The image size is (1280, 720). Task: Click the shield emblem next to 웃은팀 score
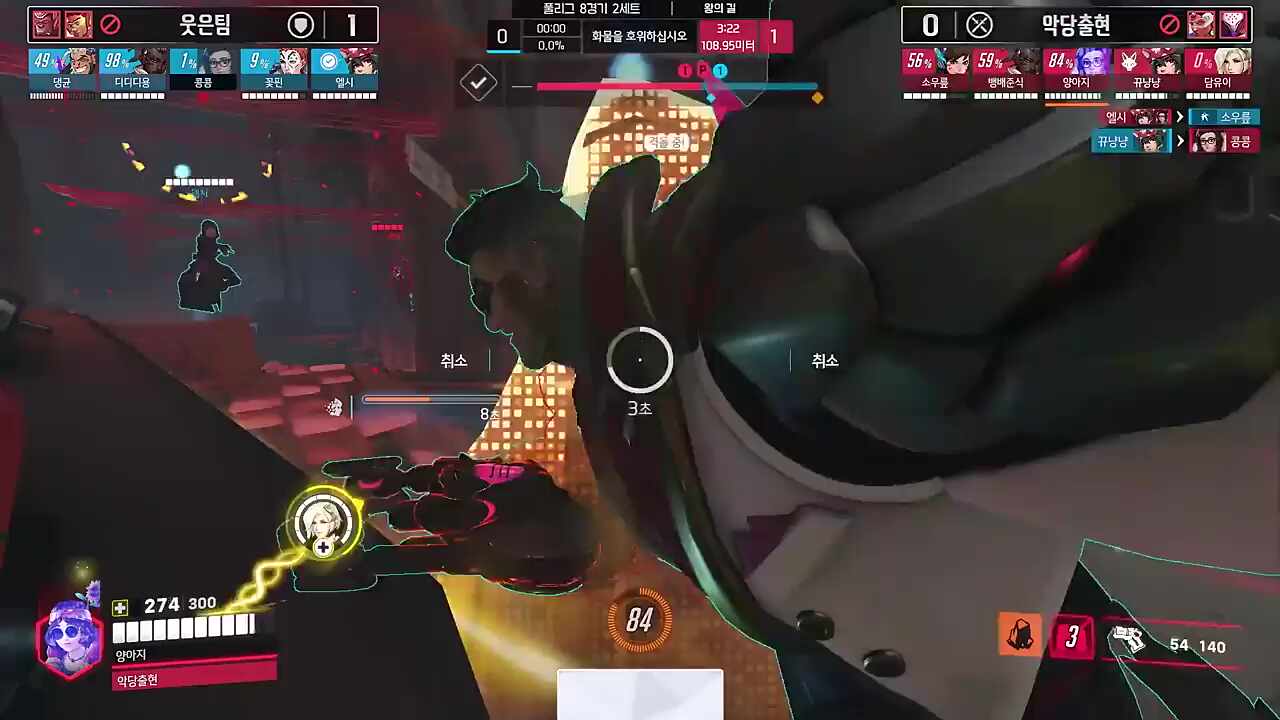click(x=301, y=25)
